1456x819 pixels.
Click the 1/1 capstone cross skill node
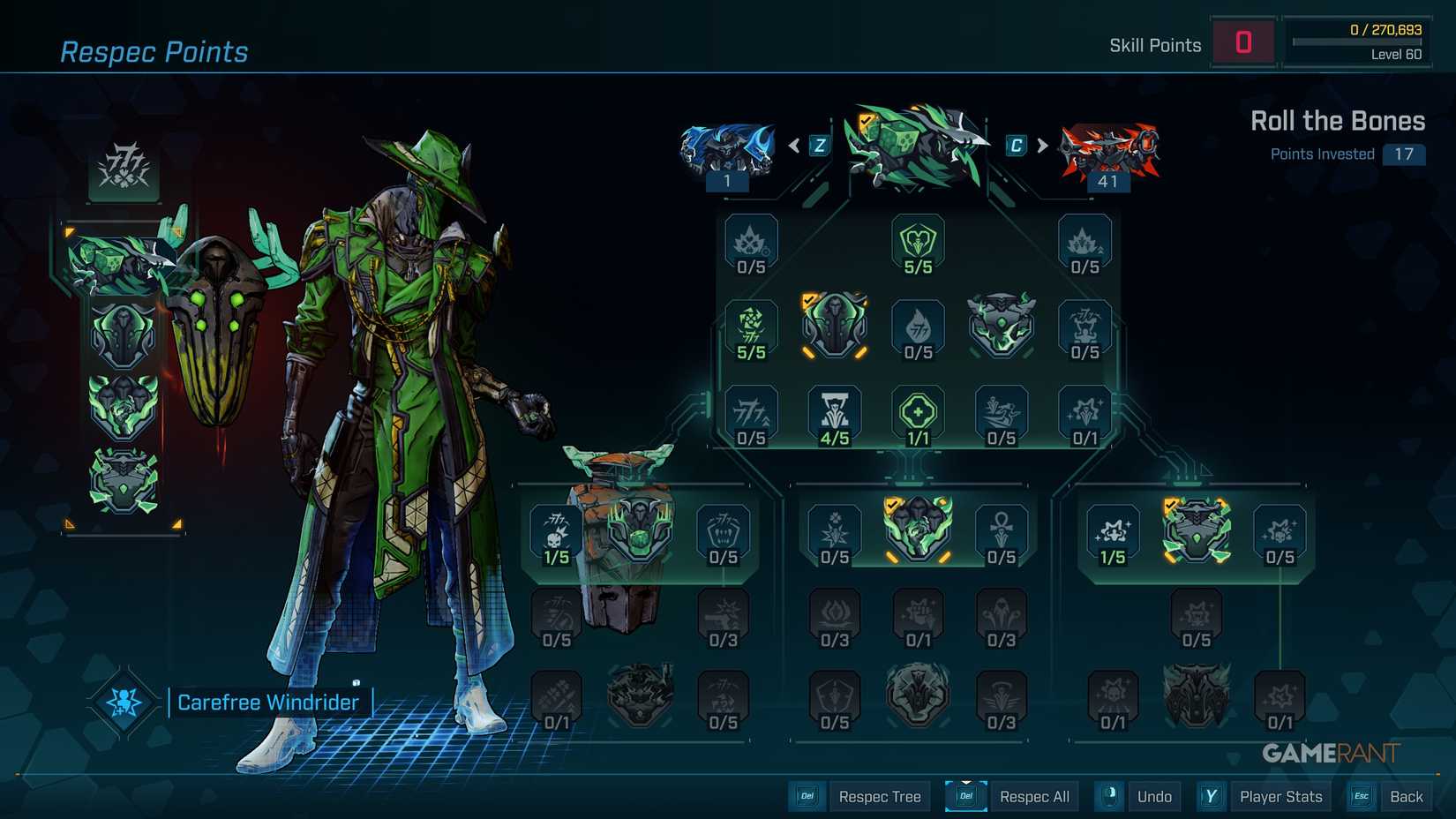point(918,412)
